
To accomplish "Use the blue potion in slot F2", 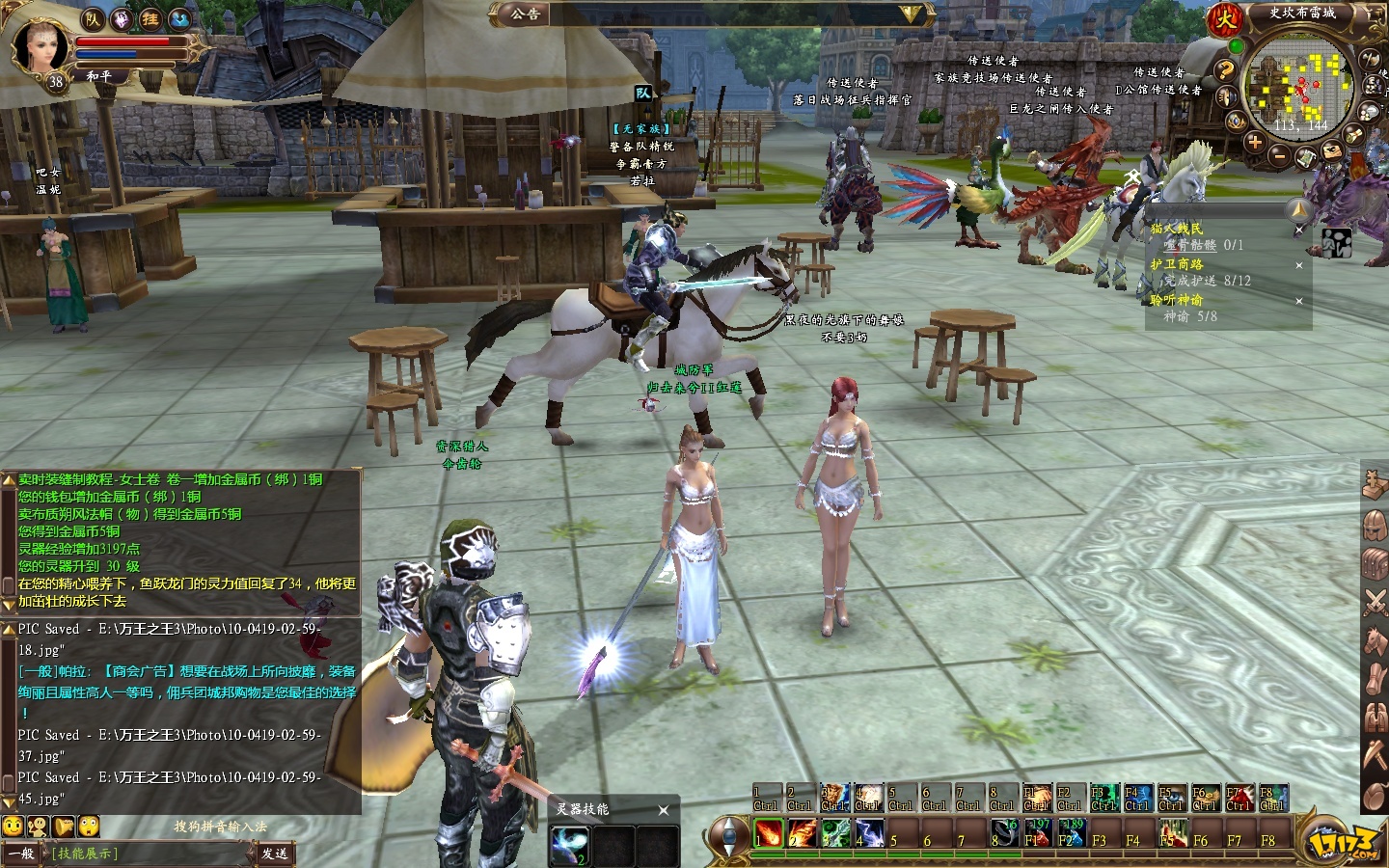I will (x=1071, y=833).
